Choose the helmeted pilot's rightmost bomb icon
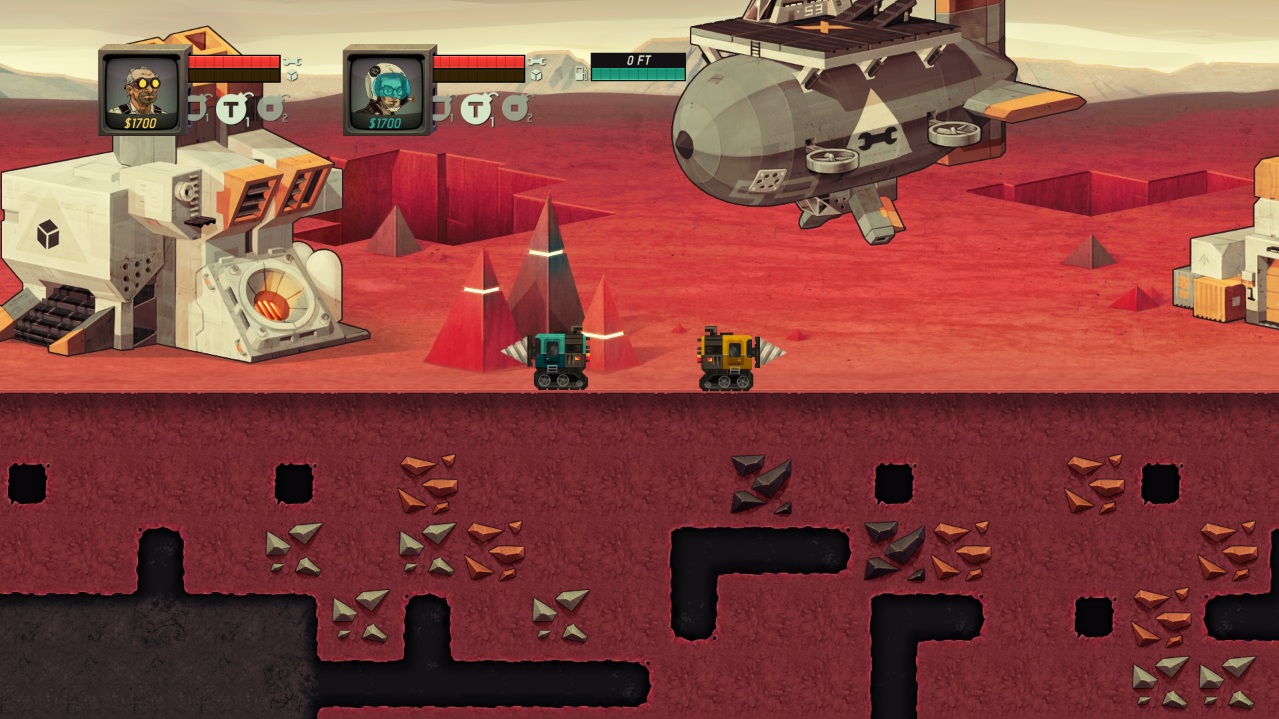Screen dimensions: 1279x719 pyautogui.click(x=516, y=107)
